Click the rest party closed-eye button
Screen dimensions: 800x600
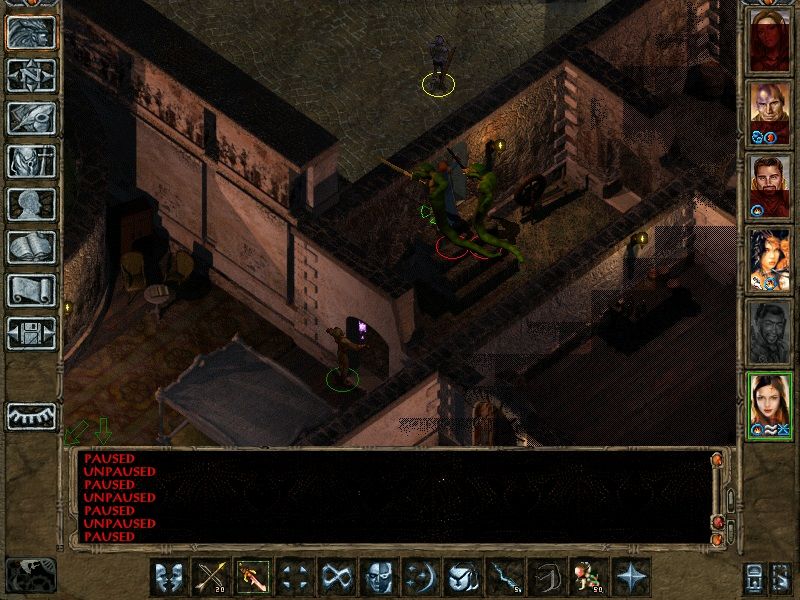(31, 416)
